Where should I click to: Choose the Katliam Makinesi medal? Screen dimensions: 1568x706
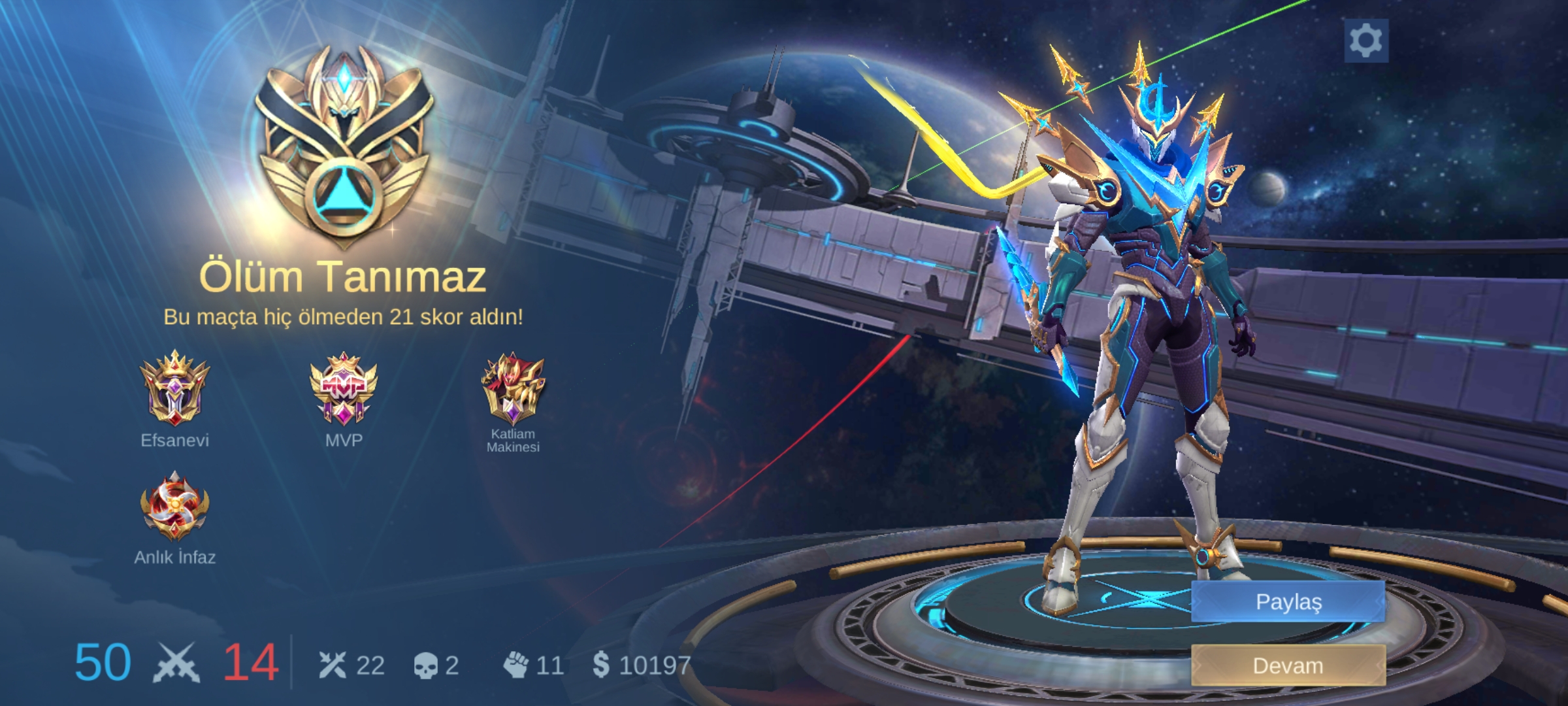coord(513,388)
